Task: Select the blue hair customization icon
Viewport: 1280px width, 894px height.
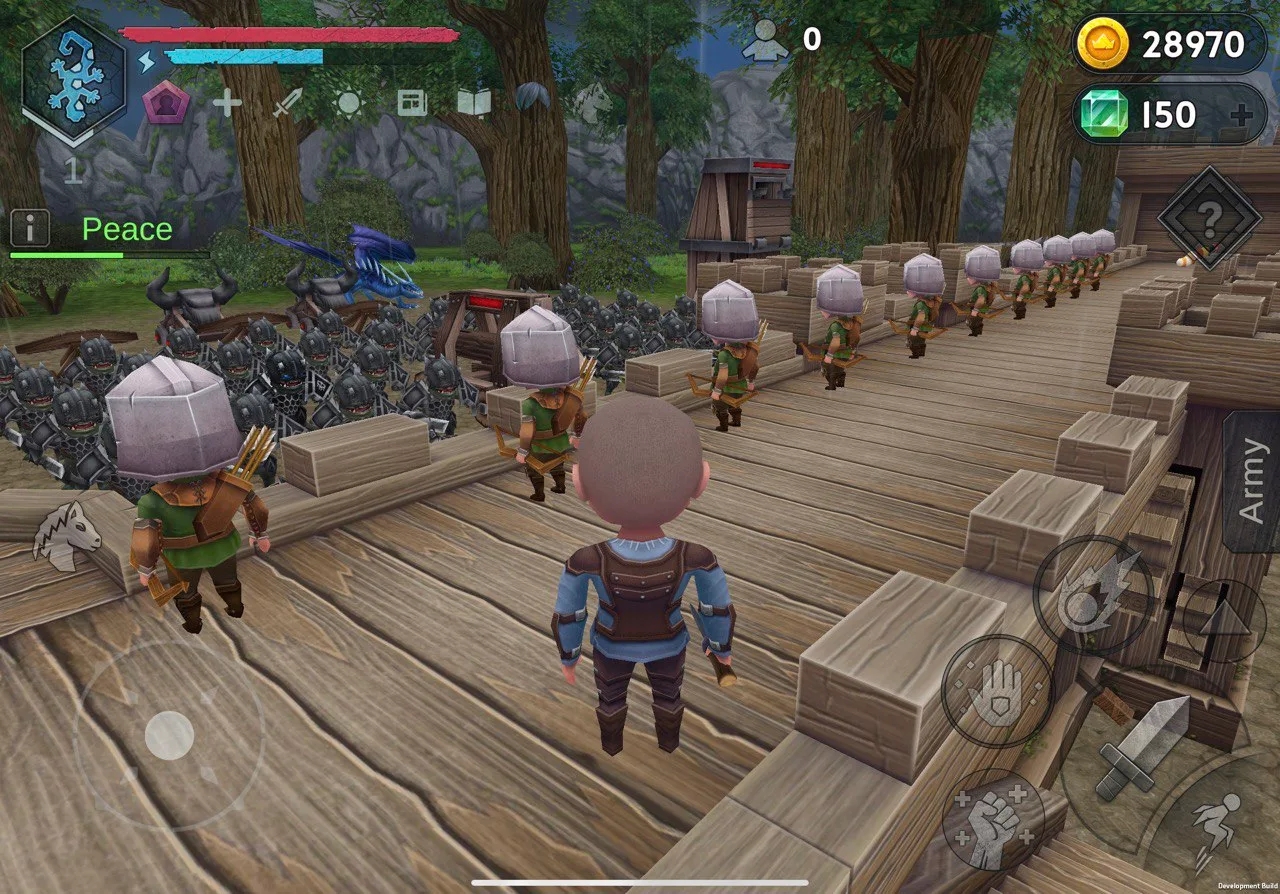Action: pos(533,98)
